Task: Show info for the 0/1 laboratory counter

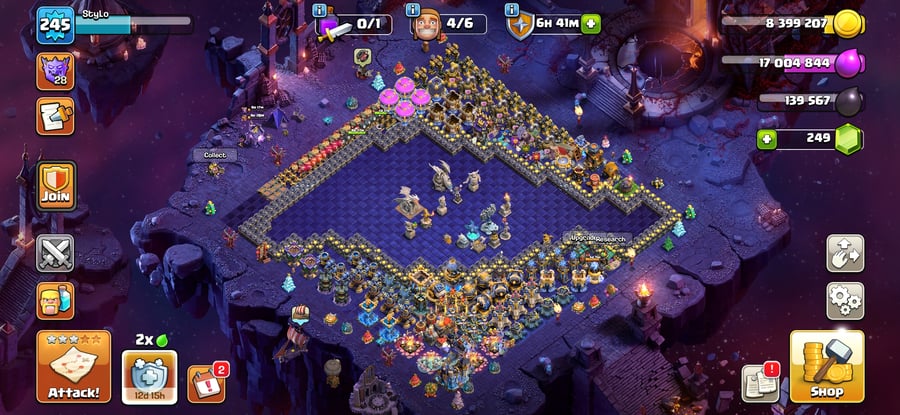Action: click(x=320, y=10)
